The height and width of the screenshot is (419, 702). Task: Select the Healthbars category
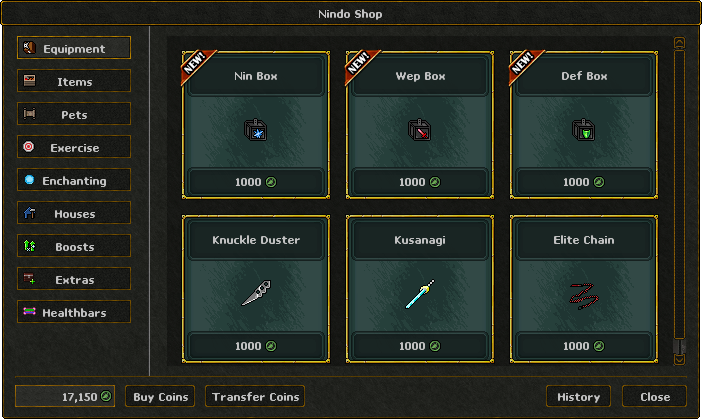point(74,312)
